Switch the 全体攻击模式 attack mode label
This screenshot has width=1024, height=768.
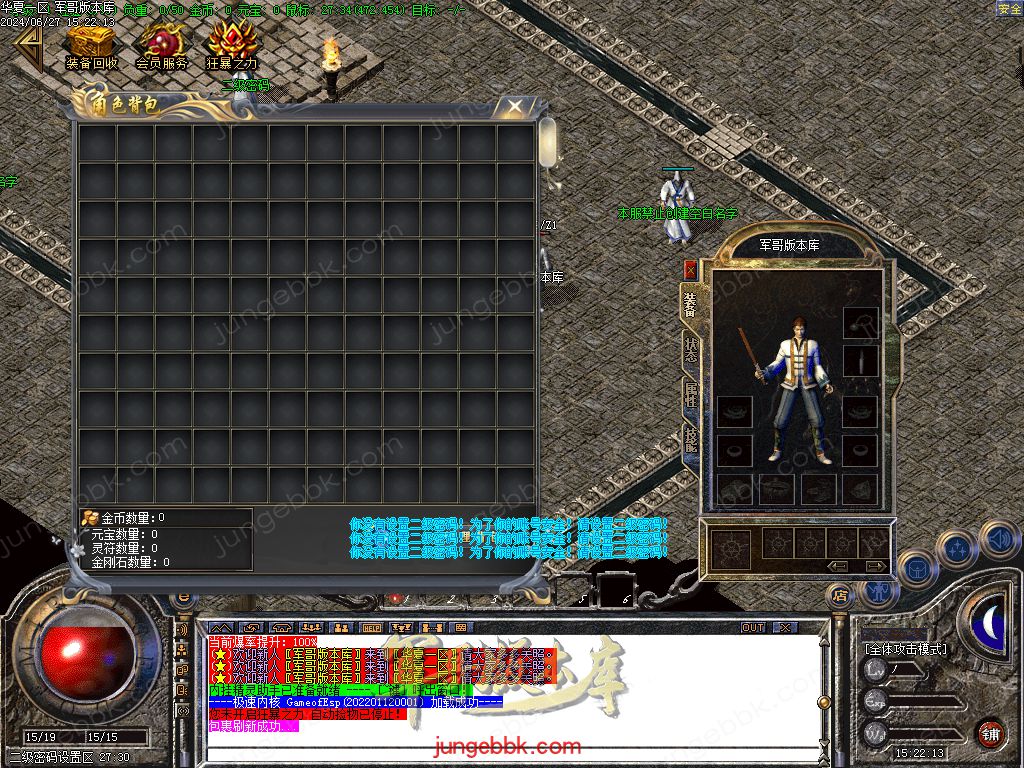[x=905, y=648]
